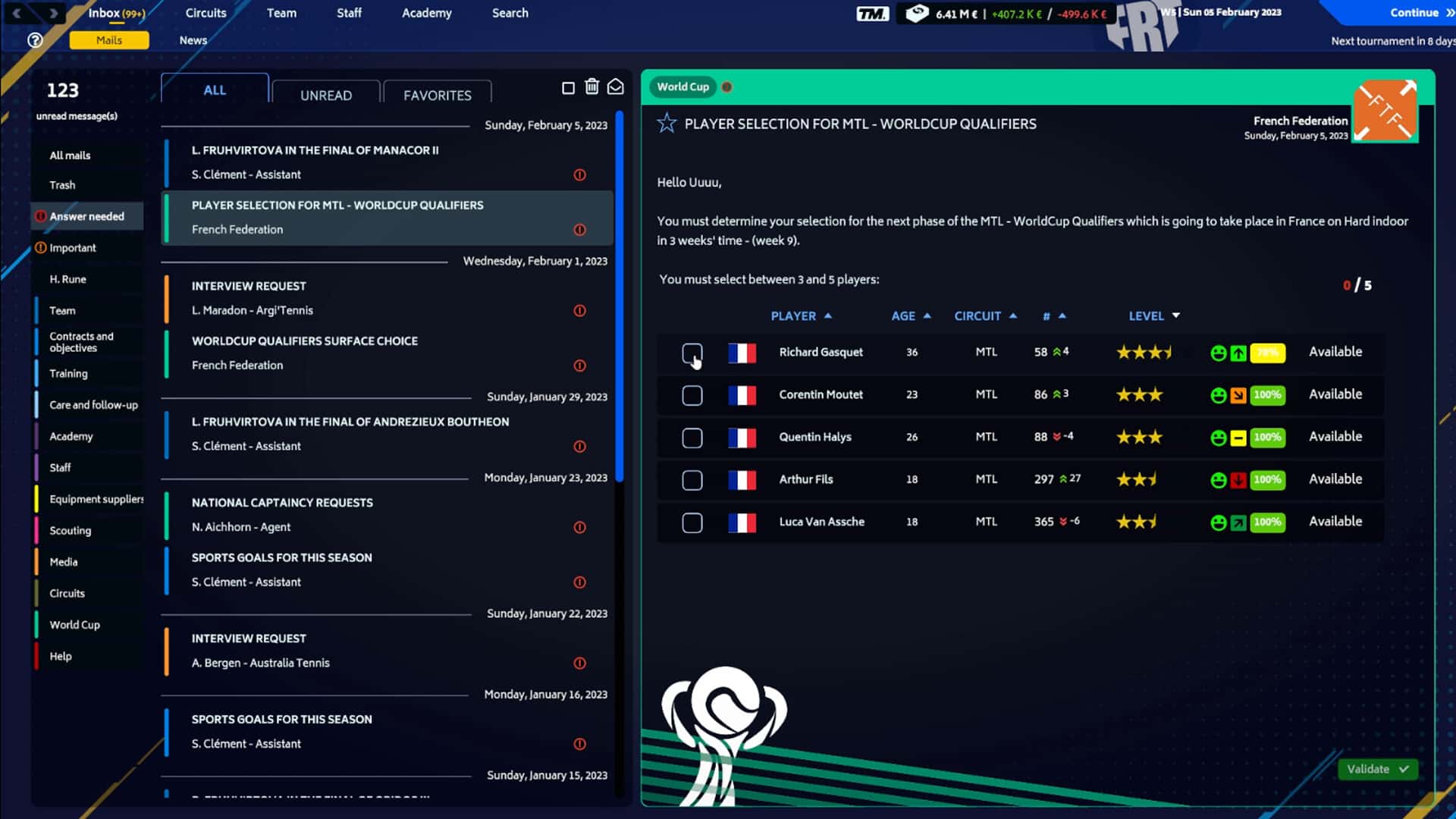Click the select-all square icon above mails
This screenshot has height=819, width=1456.
click(569, 87)
